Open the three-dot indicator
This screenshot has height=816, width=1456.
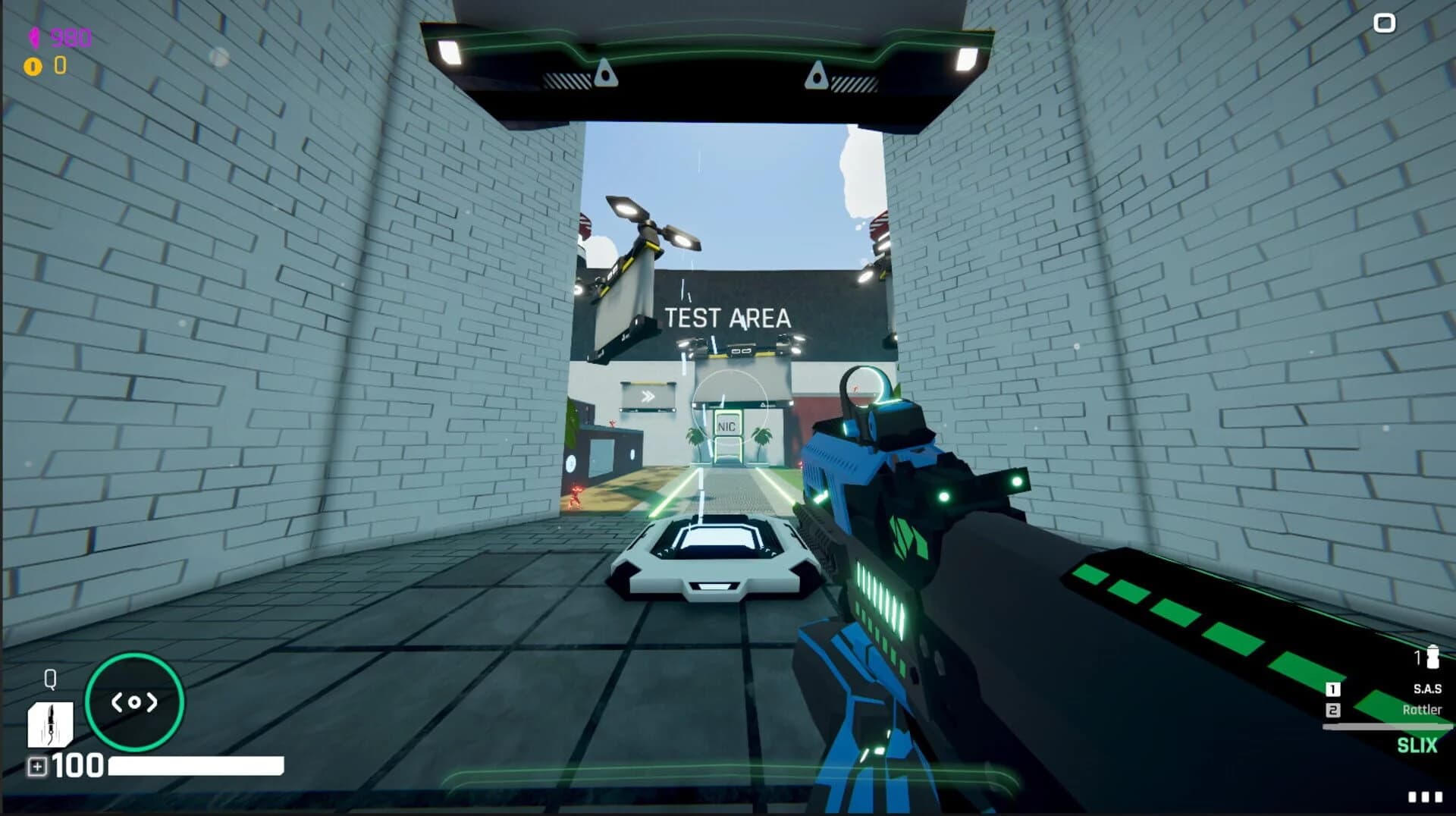coord(1424,796)
